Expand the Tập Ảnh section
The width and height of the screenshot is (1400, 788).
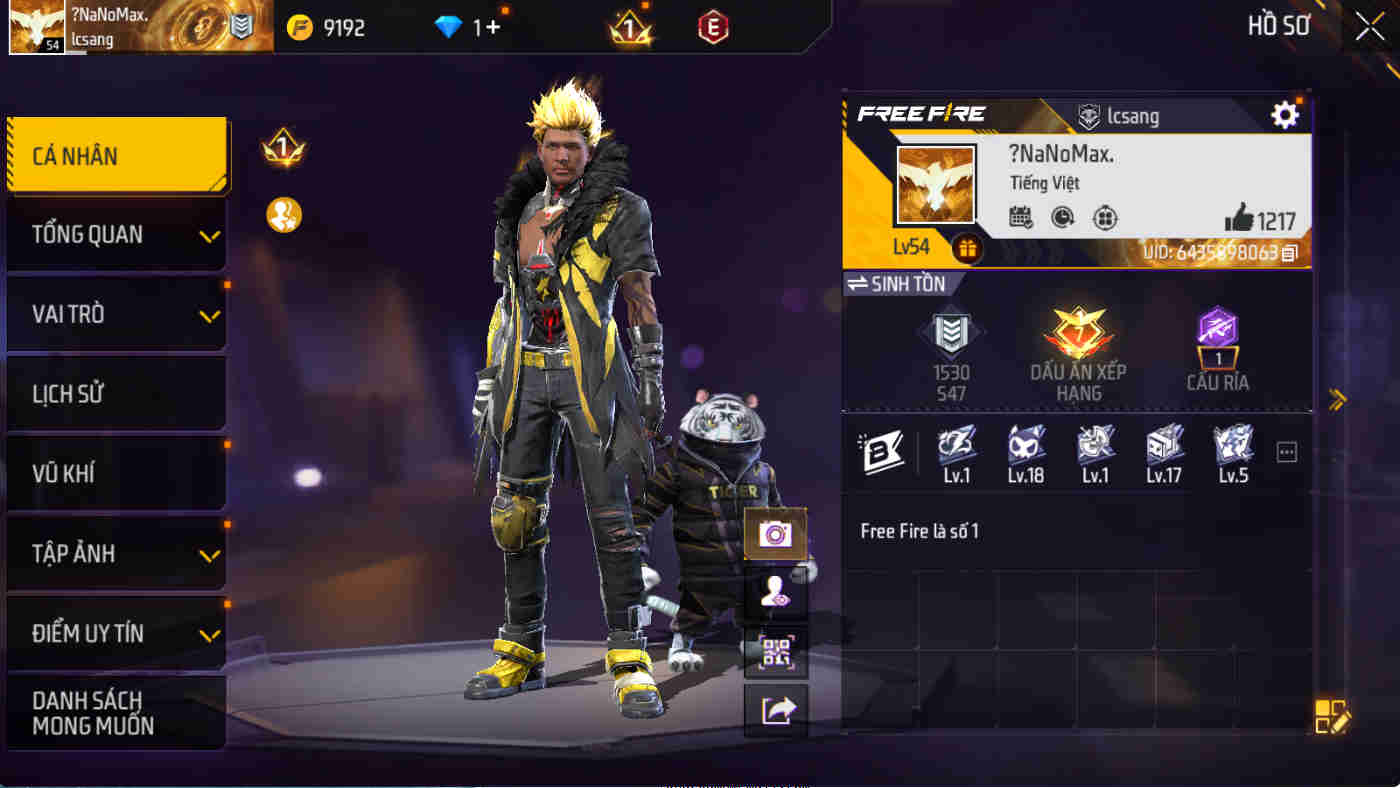click(115, 553)
